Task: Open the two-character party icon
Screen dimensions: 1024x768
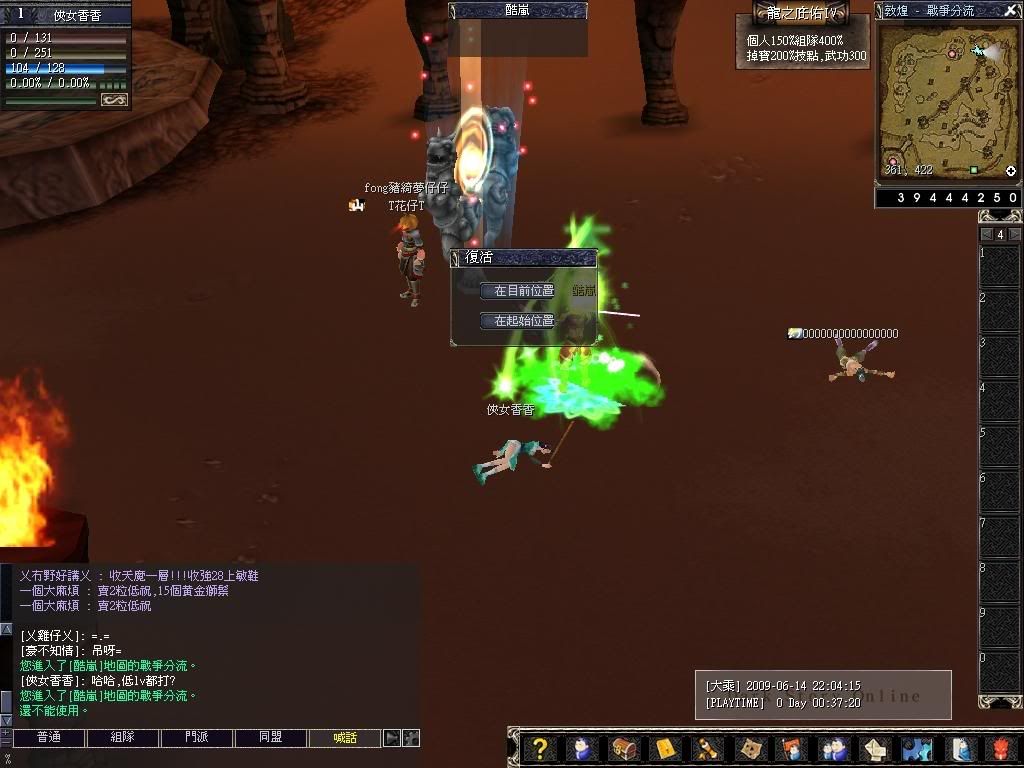Action: point(832,749)
